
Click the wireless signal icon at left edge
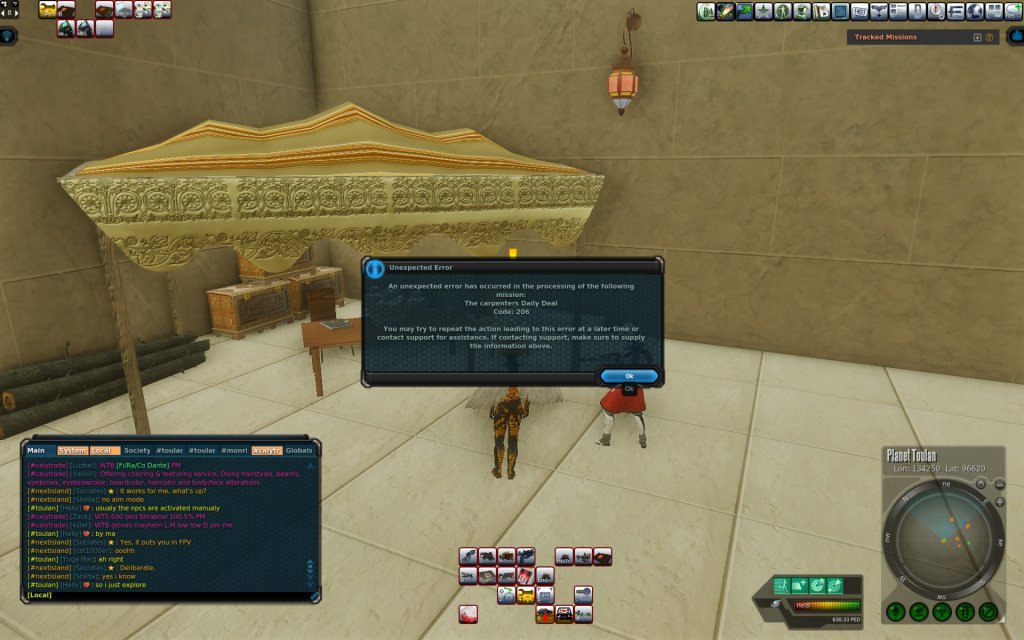tap(9, 36)
